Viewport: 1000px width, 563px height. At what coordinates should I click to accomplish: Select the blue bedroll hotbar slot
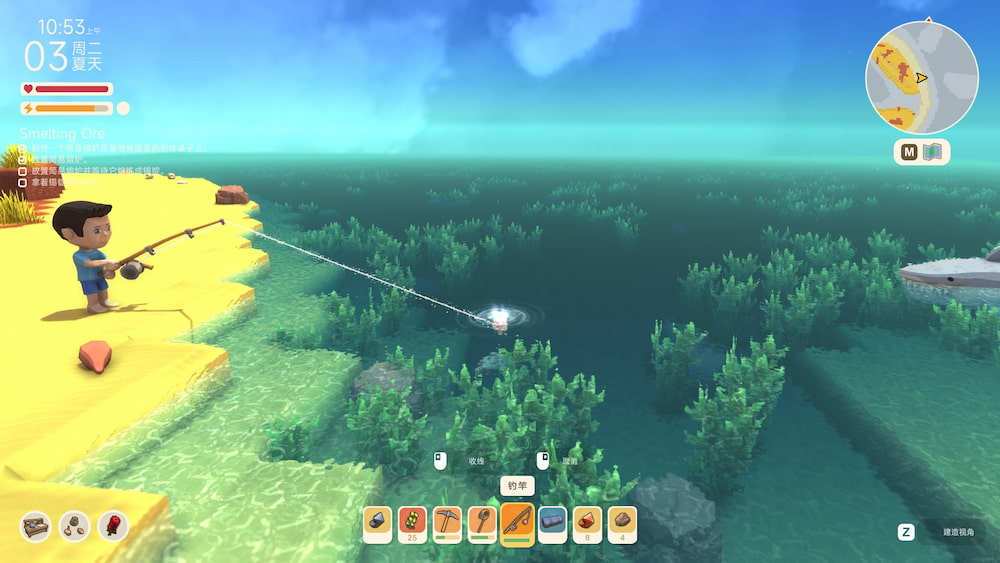(552, 523)
